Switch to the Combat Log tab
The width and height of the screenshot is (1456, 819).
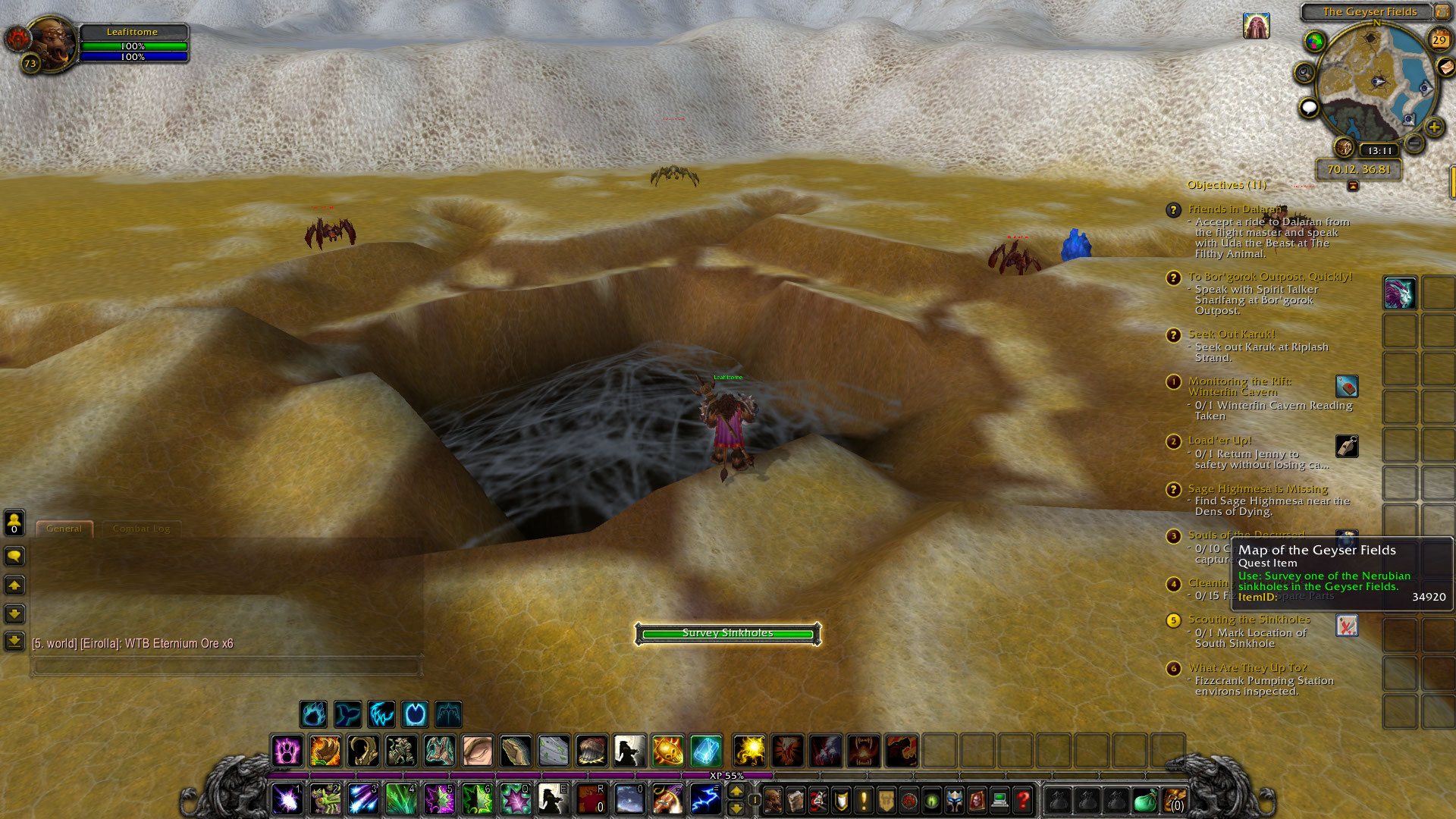pos(141,529)
